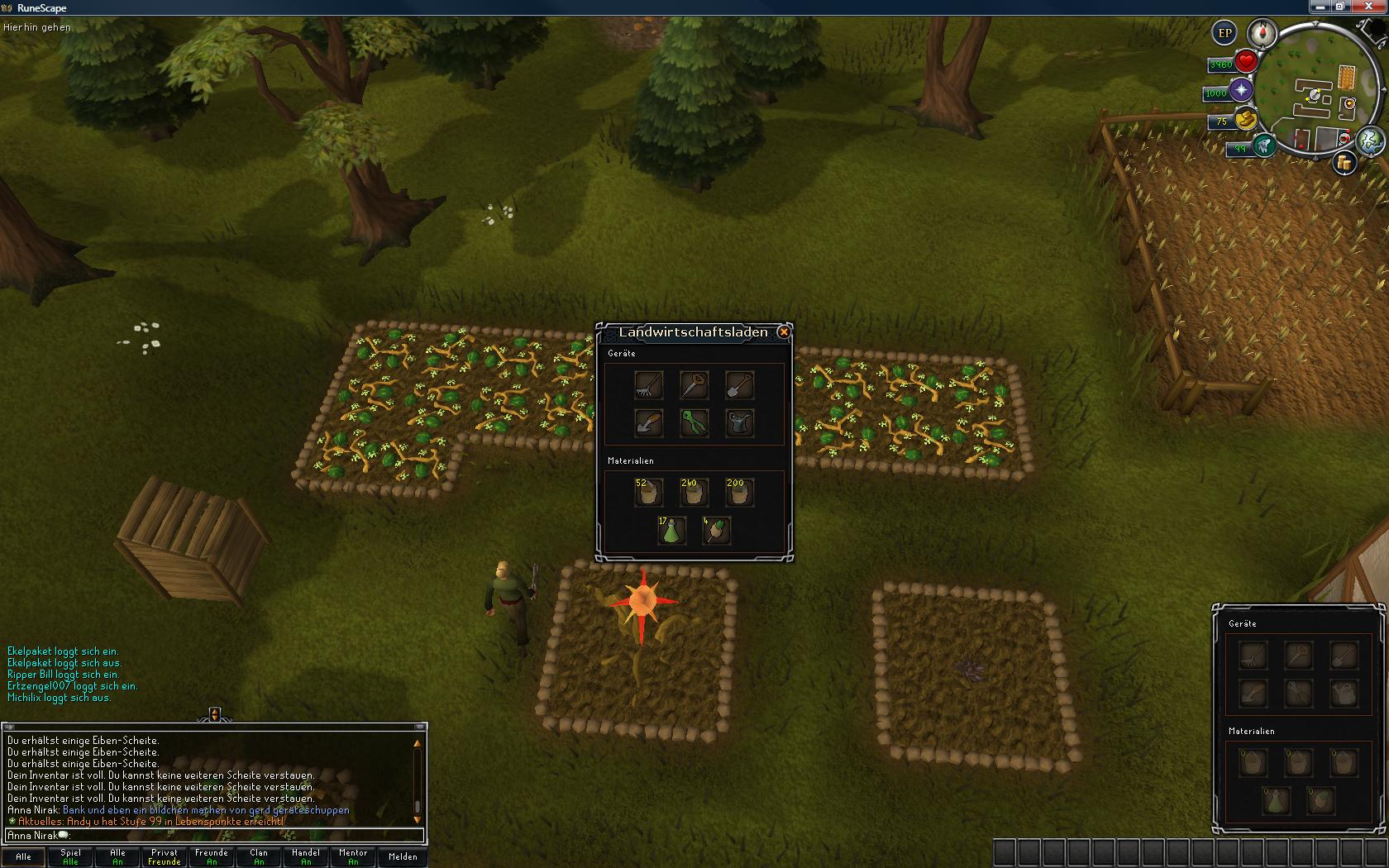Pick the spade tool slot
Screen dimensions: 1389x868
pyautogui.click(x=739, y=384)
